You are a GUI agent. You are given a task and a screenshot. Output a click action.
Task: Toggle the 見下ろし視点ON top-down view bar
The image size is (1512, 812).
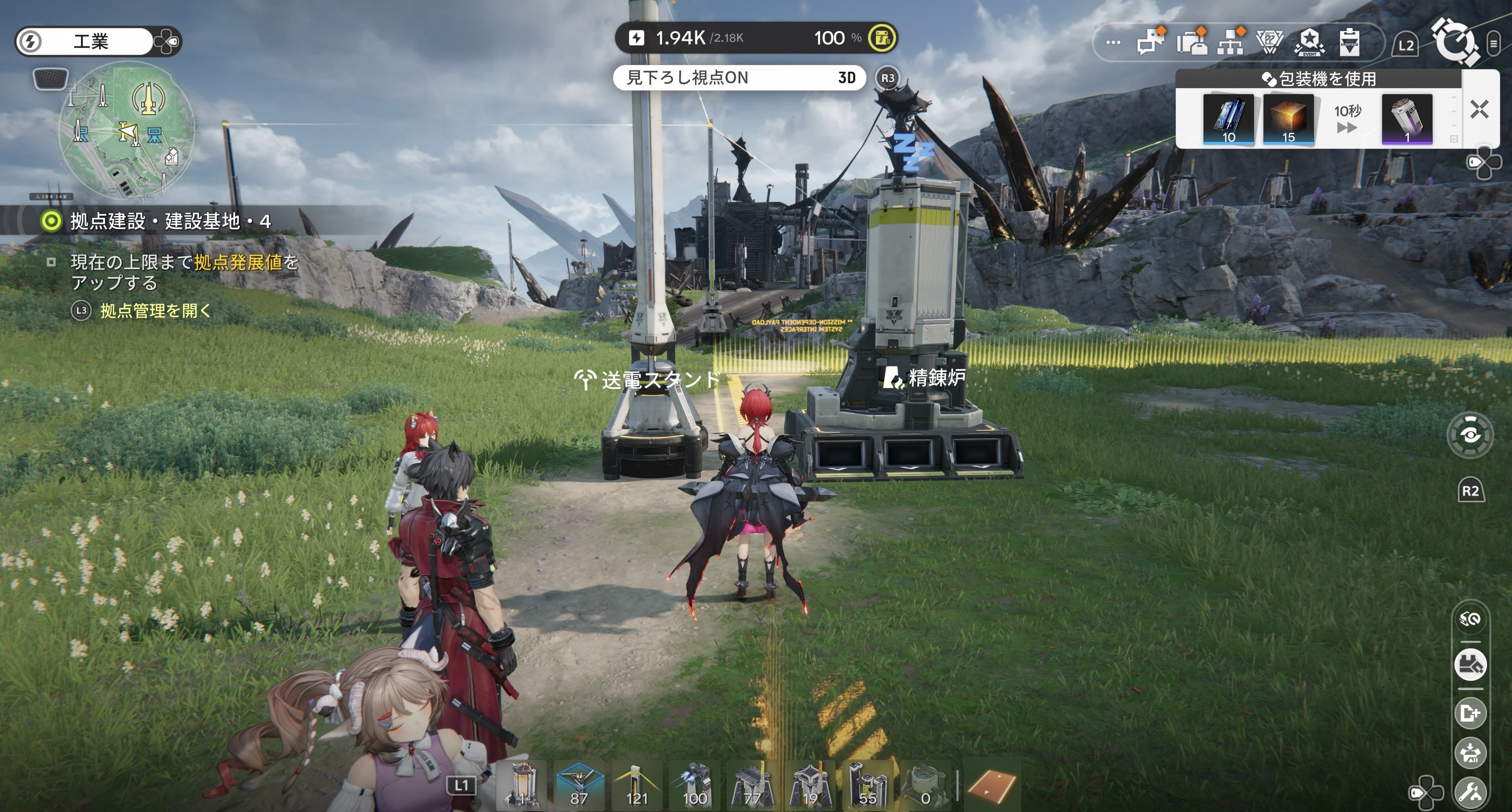739,78
